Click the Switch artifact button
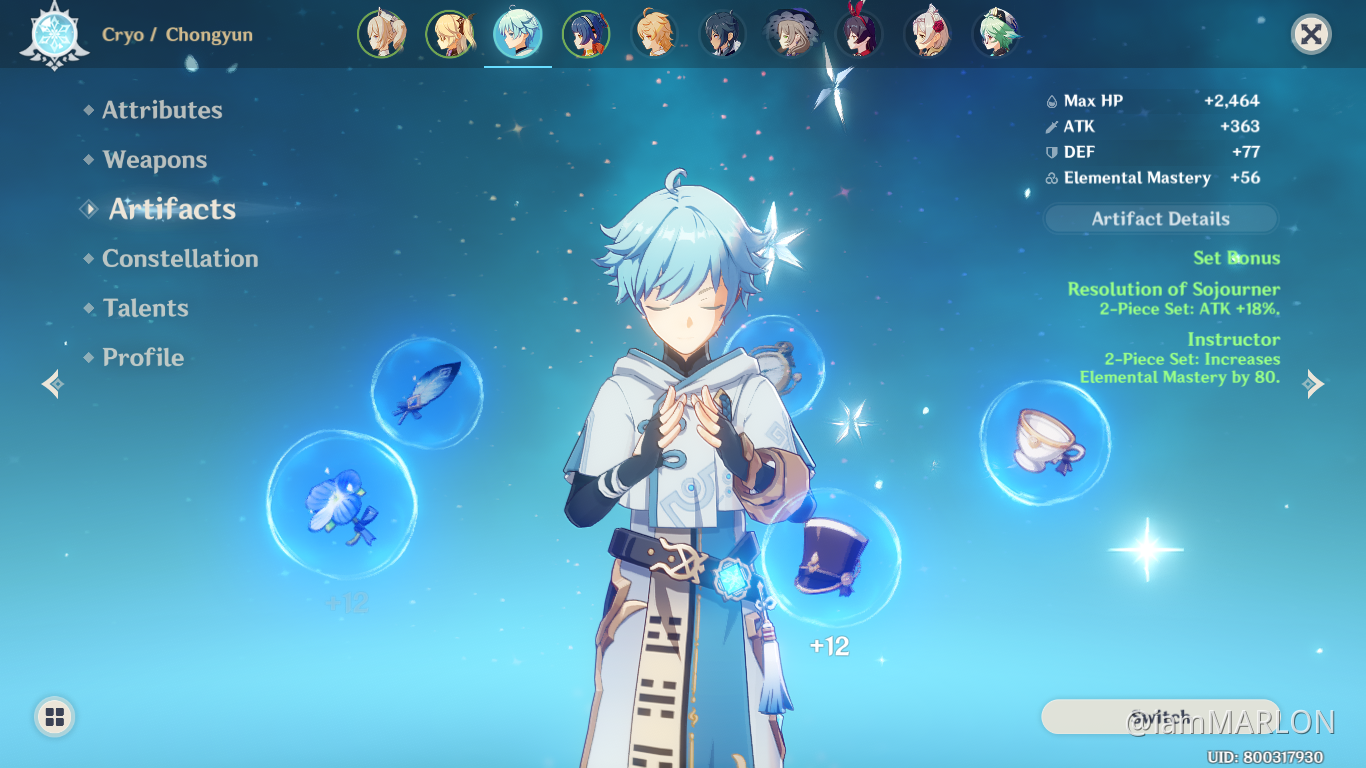This screenshot has width=1366, height=768. click(1160, 717)
